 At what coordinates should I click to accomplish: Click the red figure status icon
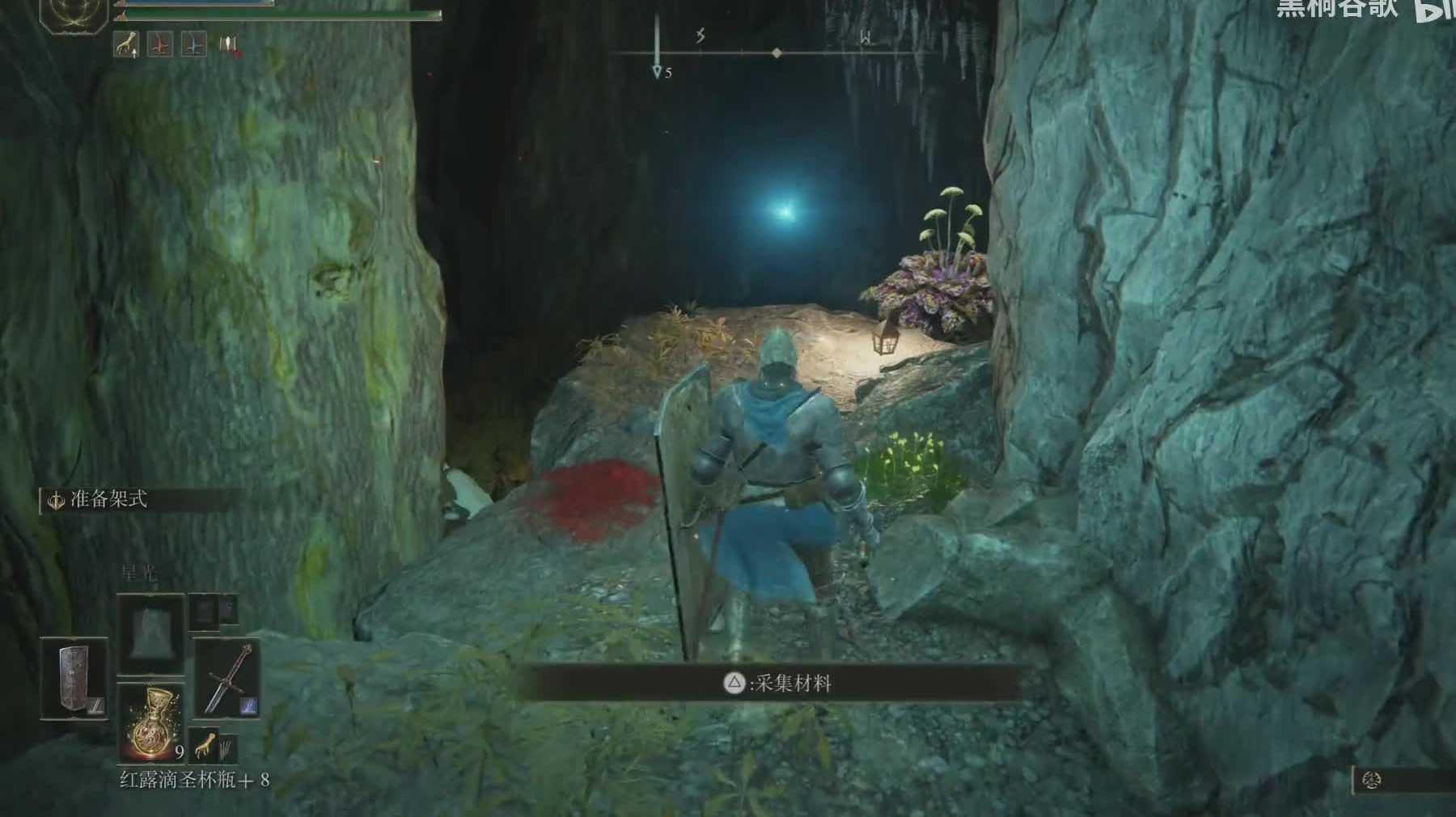tap(160, 44)
